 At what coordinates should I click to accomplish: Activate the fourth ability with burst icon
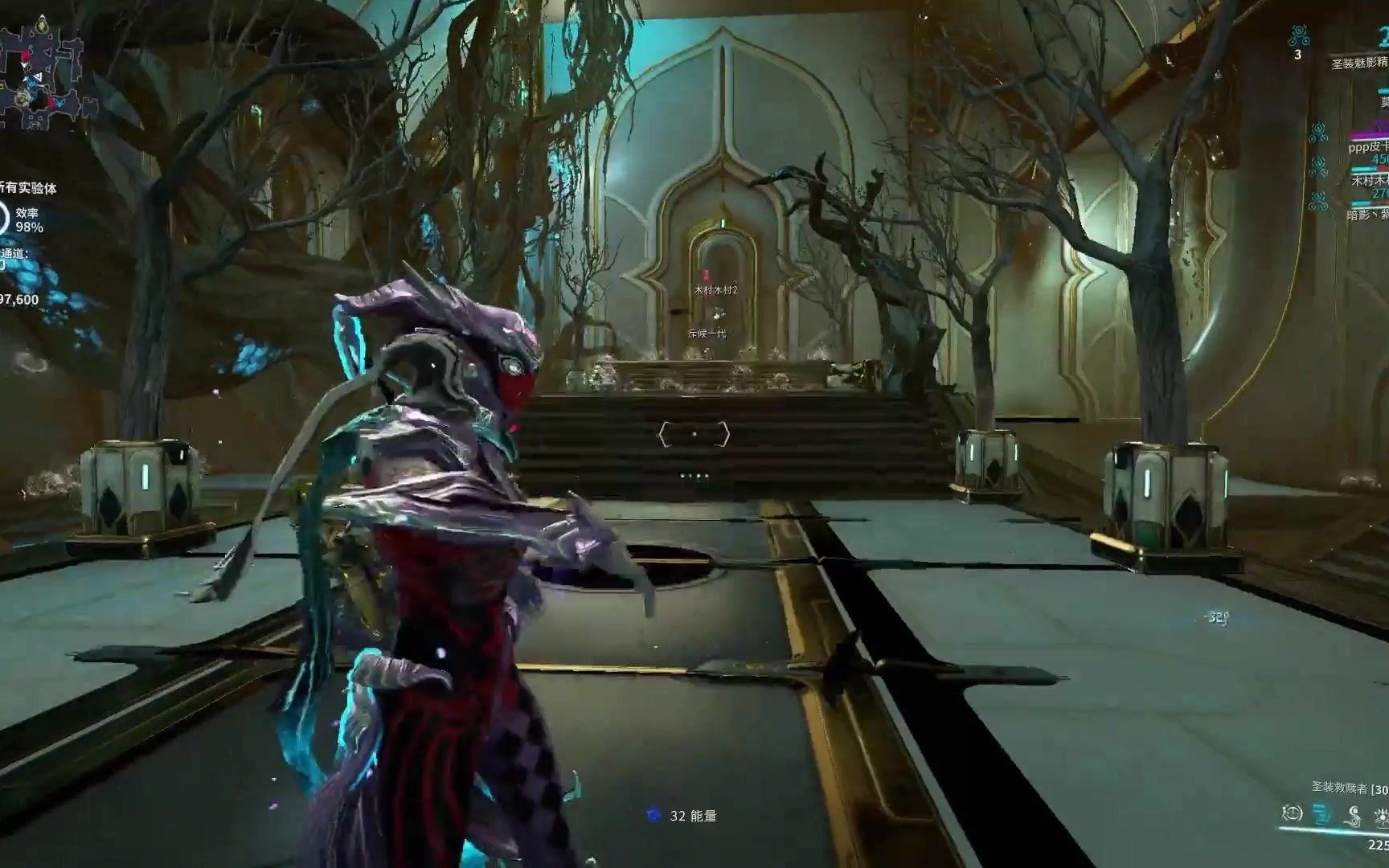click(1381, 817)
